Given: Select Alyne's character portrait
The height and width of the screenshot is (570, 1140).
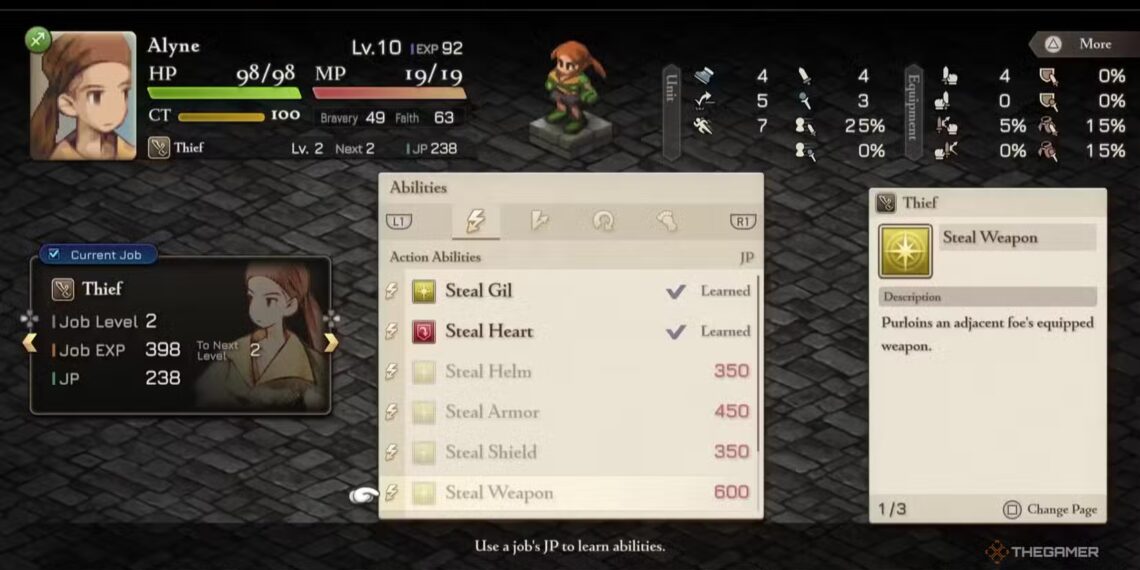Looking at the screenshot, I should [82, 96].
